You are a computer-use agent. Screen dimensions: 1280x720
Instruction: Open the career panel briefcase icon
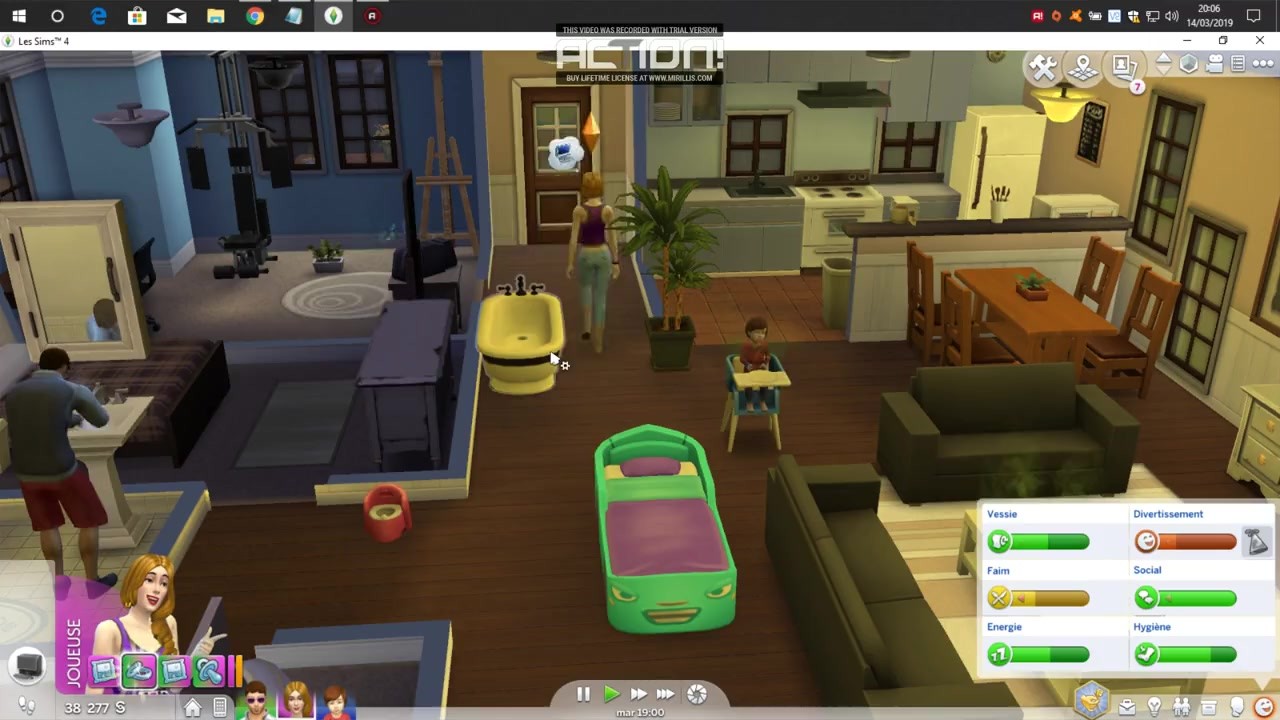(1127, 706)
